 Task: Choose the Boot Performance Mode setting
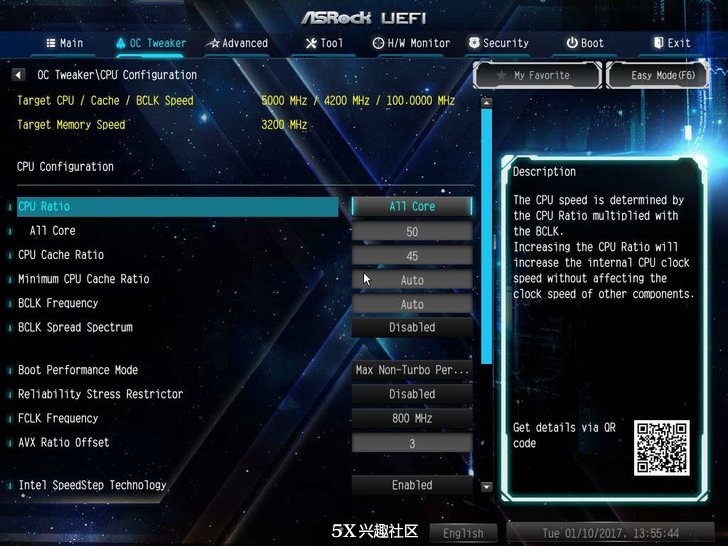[x=411, y=370]
